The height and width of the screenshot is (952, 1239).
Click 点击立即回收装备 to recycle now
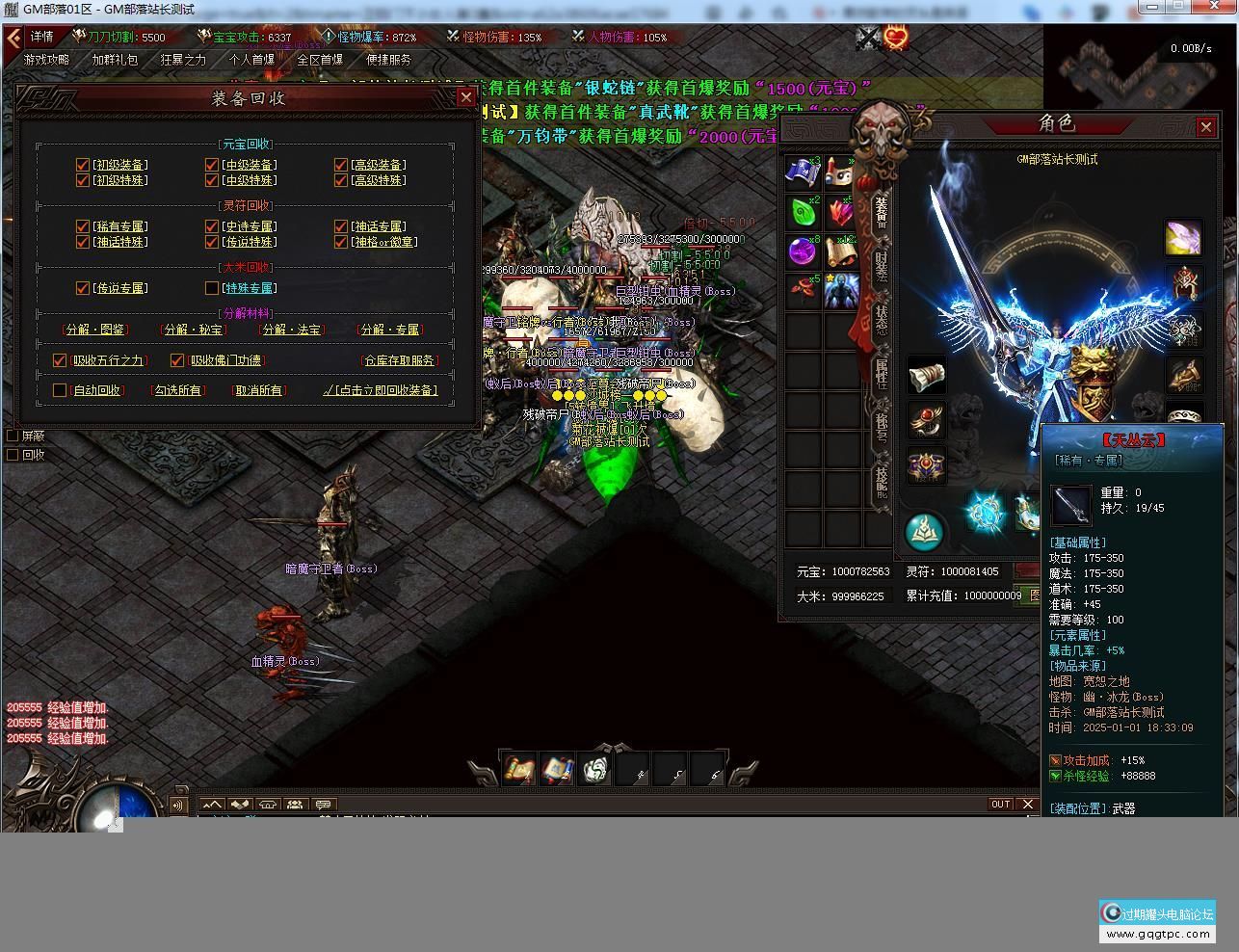pyautogui.click(x=381, y=390)
